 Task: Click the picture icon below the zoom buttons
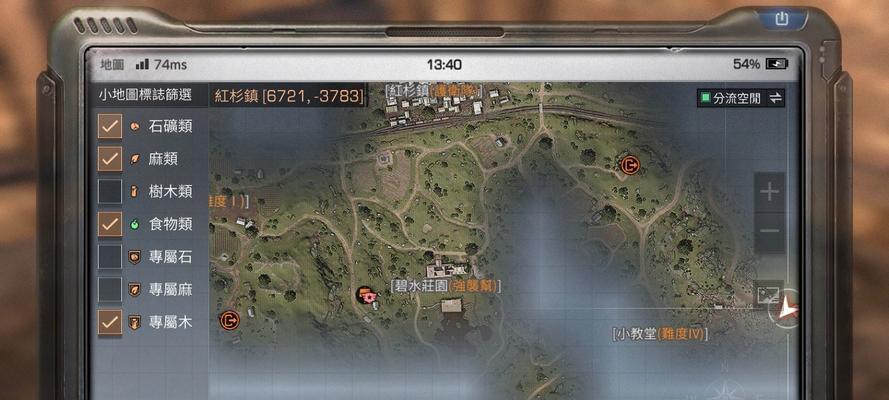(x=768, y=294)
